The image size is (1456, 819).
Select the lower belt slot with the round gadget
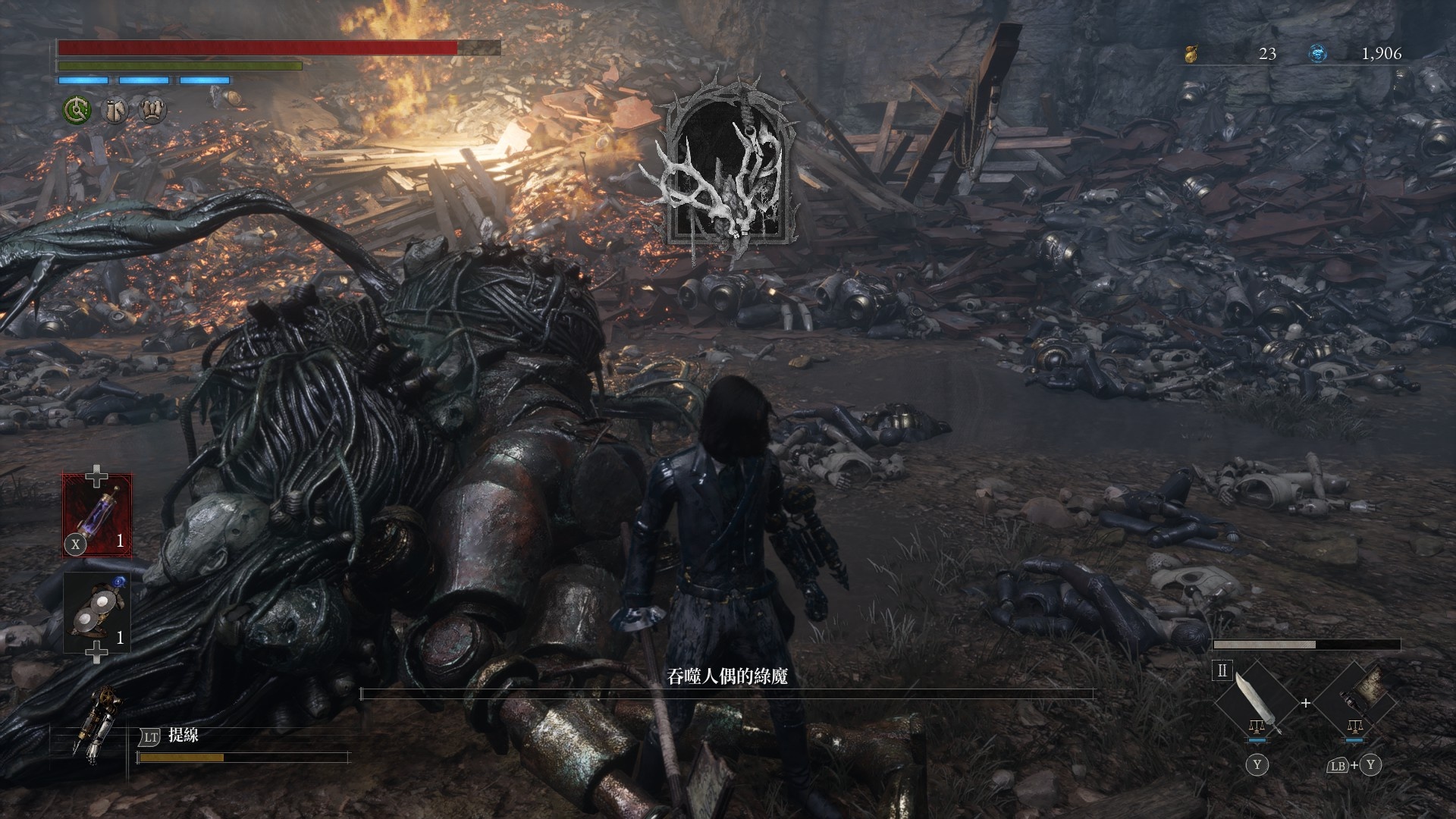pos(96,611)
